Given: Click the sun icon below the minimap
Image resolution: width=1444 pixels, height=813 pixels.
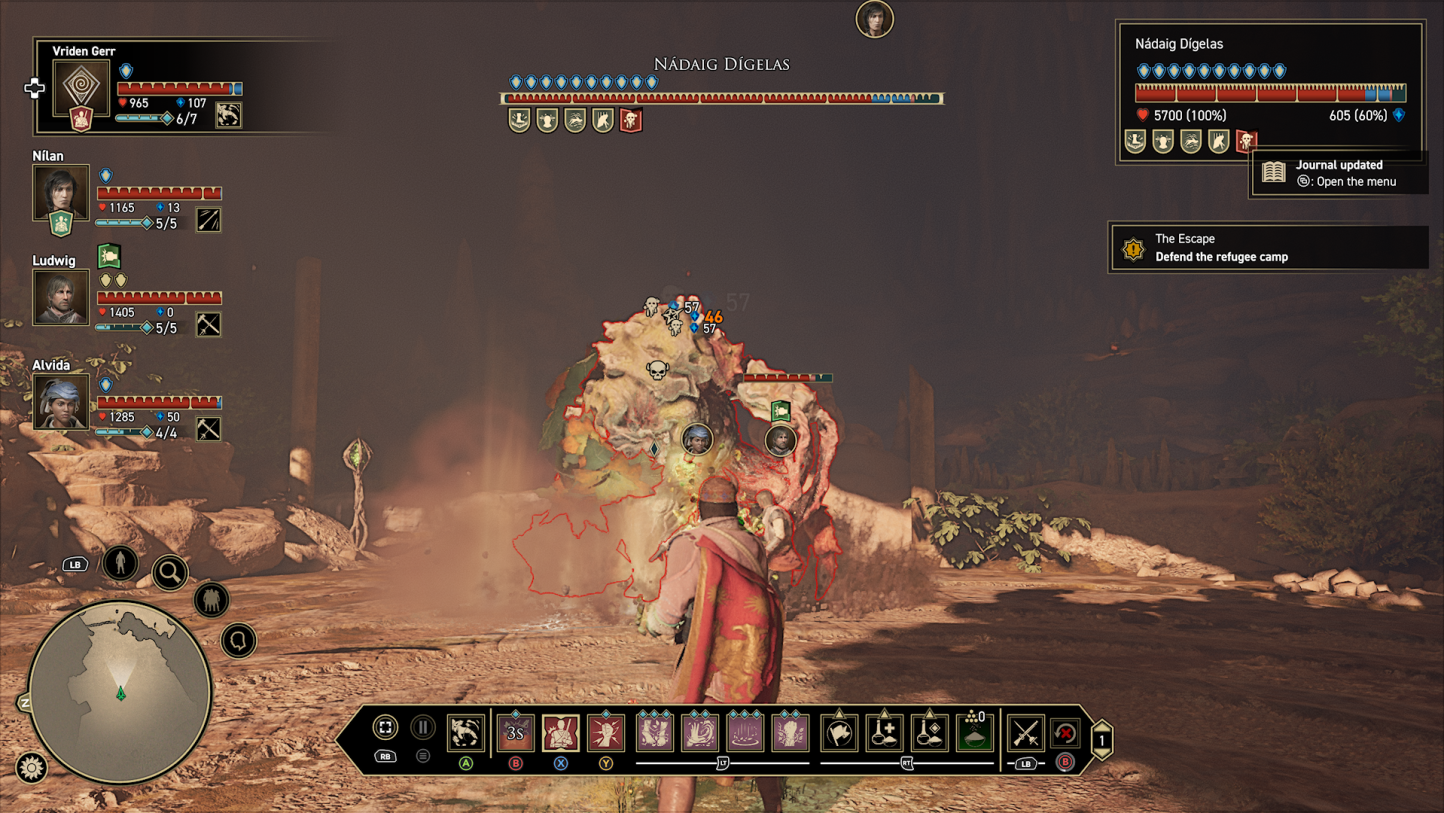Looking at the screenshot, I should (x=32, y=767).
